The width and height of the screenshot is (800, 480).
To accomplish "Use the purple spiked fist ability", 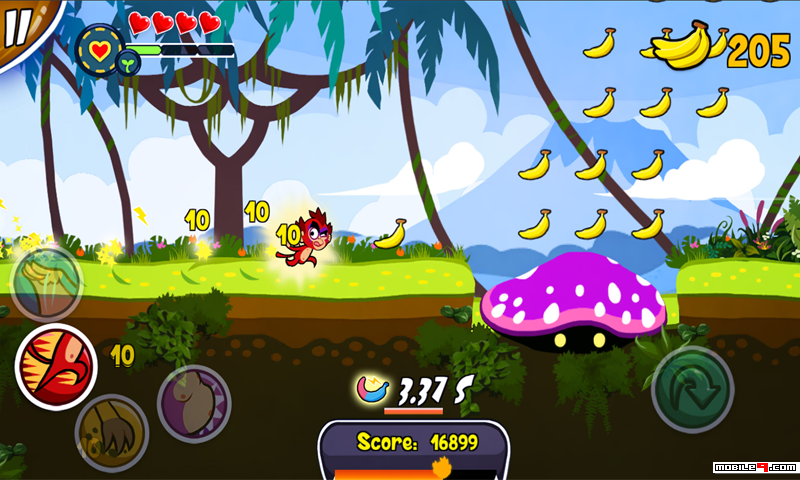I will click(194, 403).
